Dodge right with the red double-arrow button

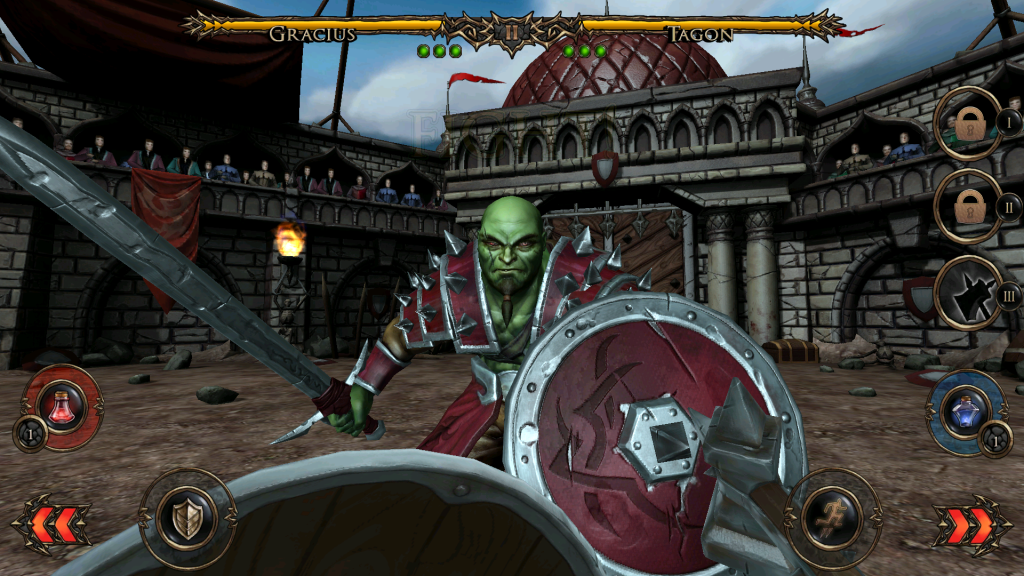coord(968,524)
